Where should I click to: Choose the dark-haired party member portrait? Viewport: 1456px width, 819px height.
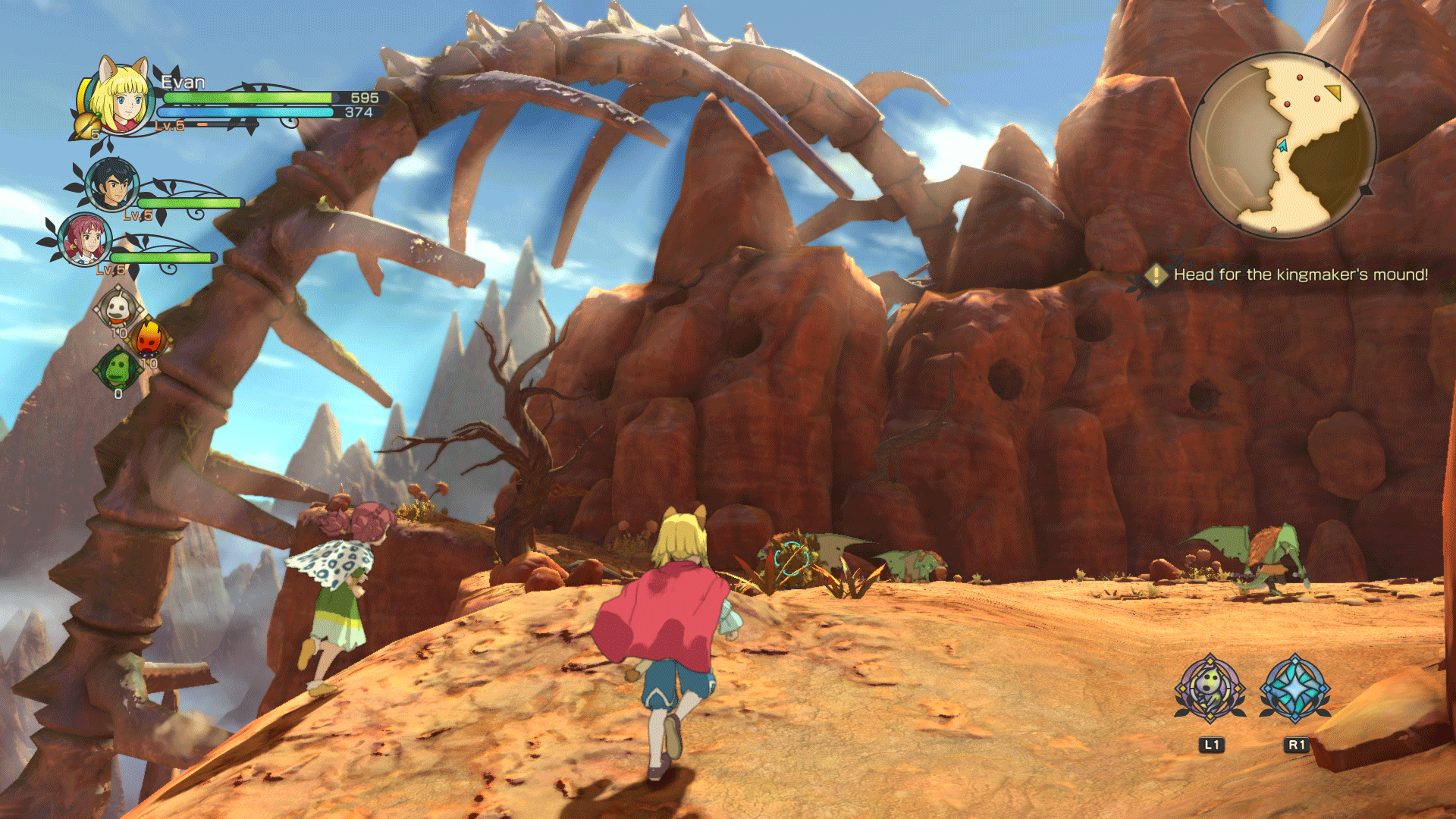coord(112,184)
